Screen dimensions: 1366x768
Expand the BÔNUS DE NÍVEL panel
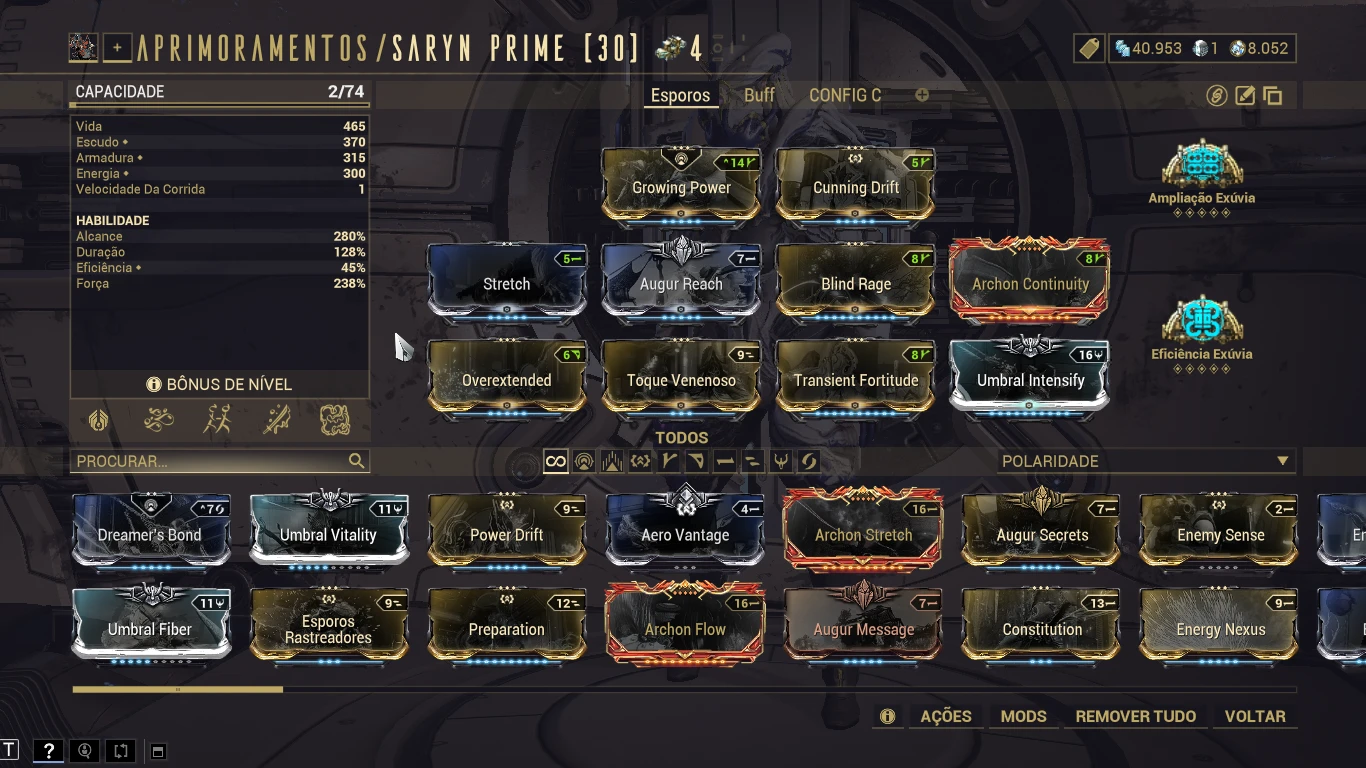[x=220, y=384]
